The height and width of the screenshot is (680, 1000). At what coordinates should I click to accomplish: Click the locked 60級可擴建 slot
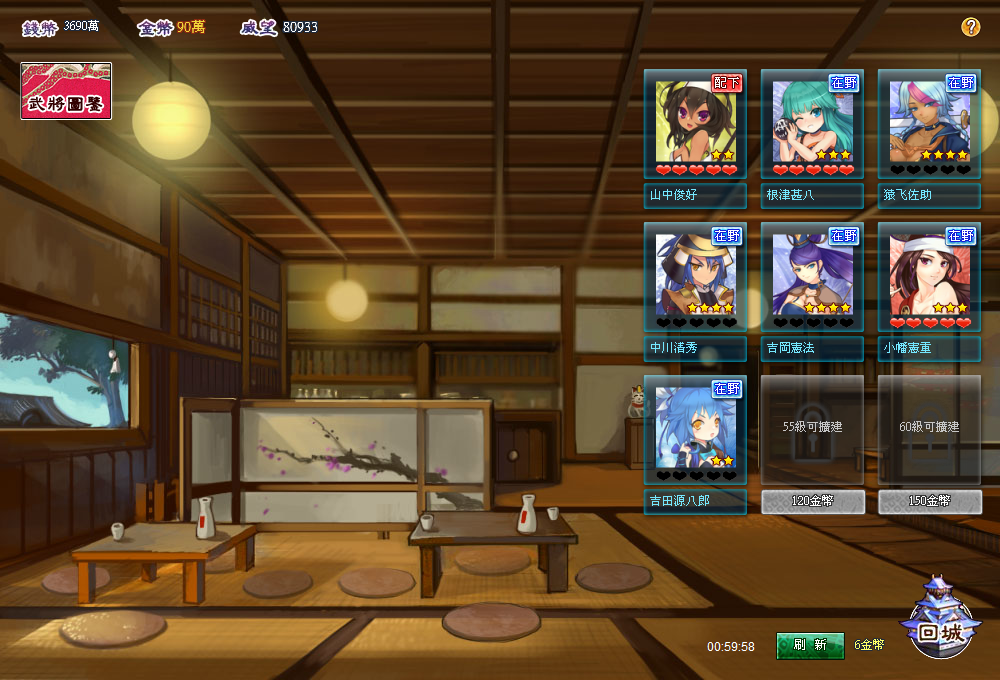pyautogui.click(x=929, y=429)
